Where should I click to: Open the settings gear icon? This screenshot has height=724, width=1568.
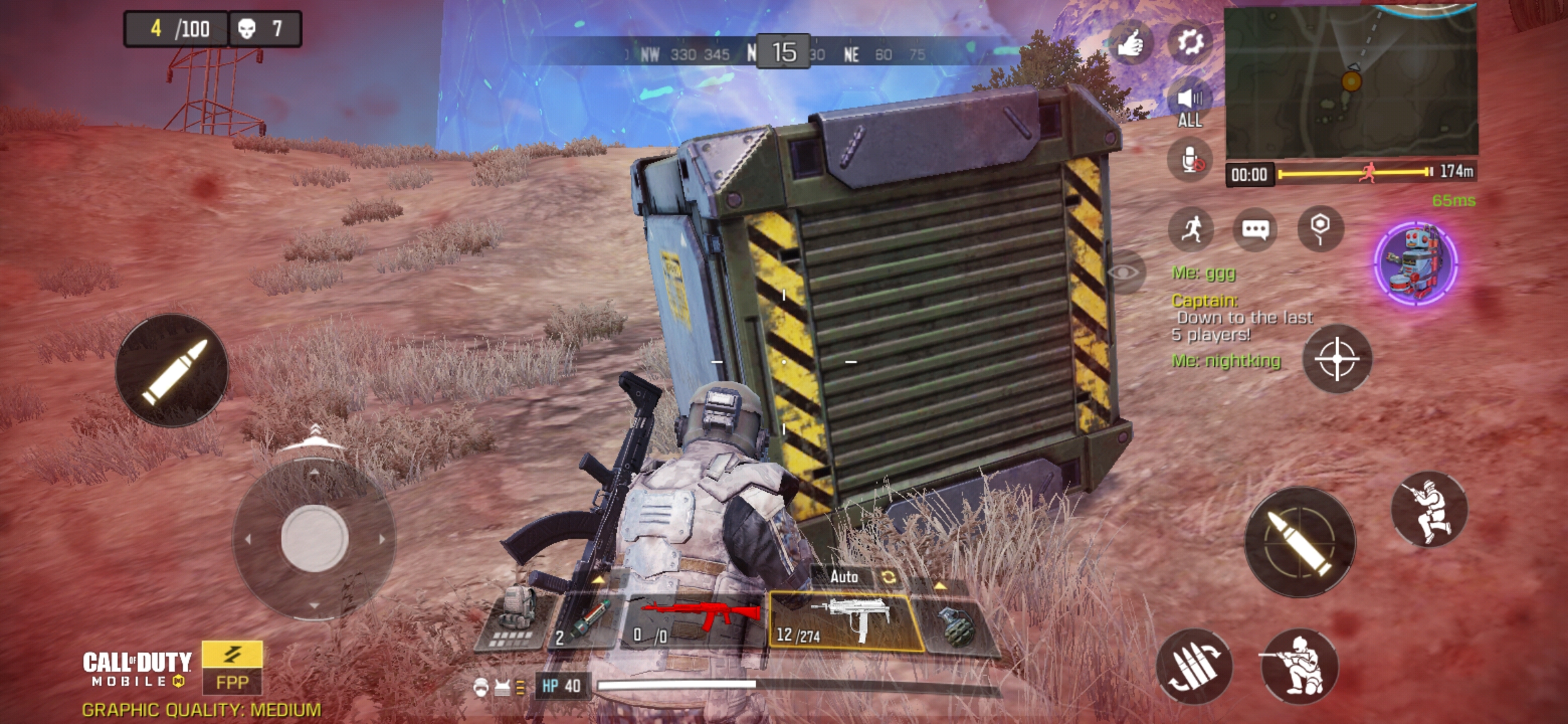pyautogui.click(x=1189, y=43)
